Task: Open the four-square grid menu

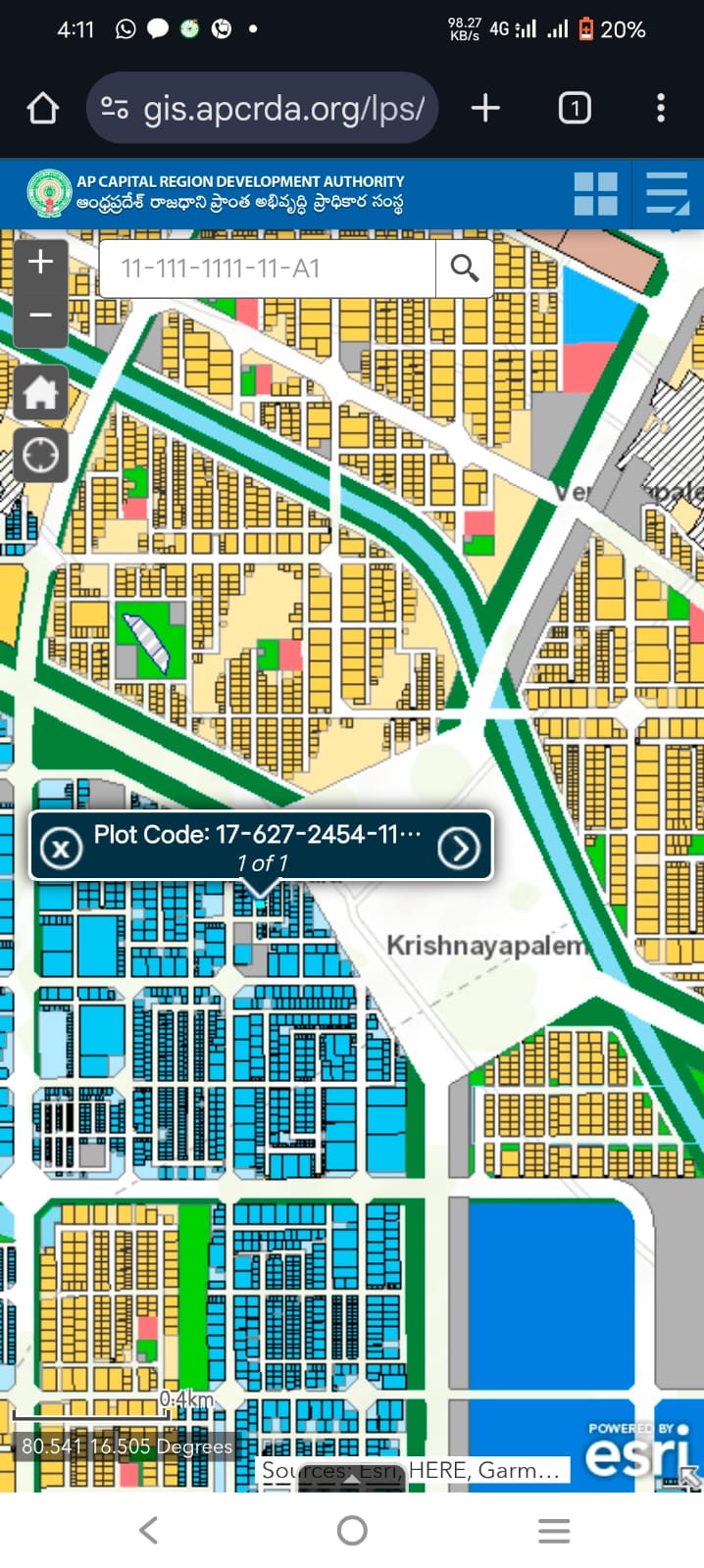Action: coord(595,194)
